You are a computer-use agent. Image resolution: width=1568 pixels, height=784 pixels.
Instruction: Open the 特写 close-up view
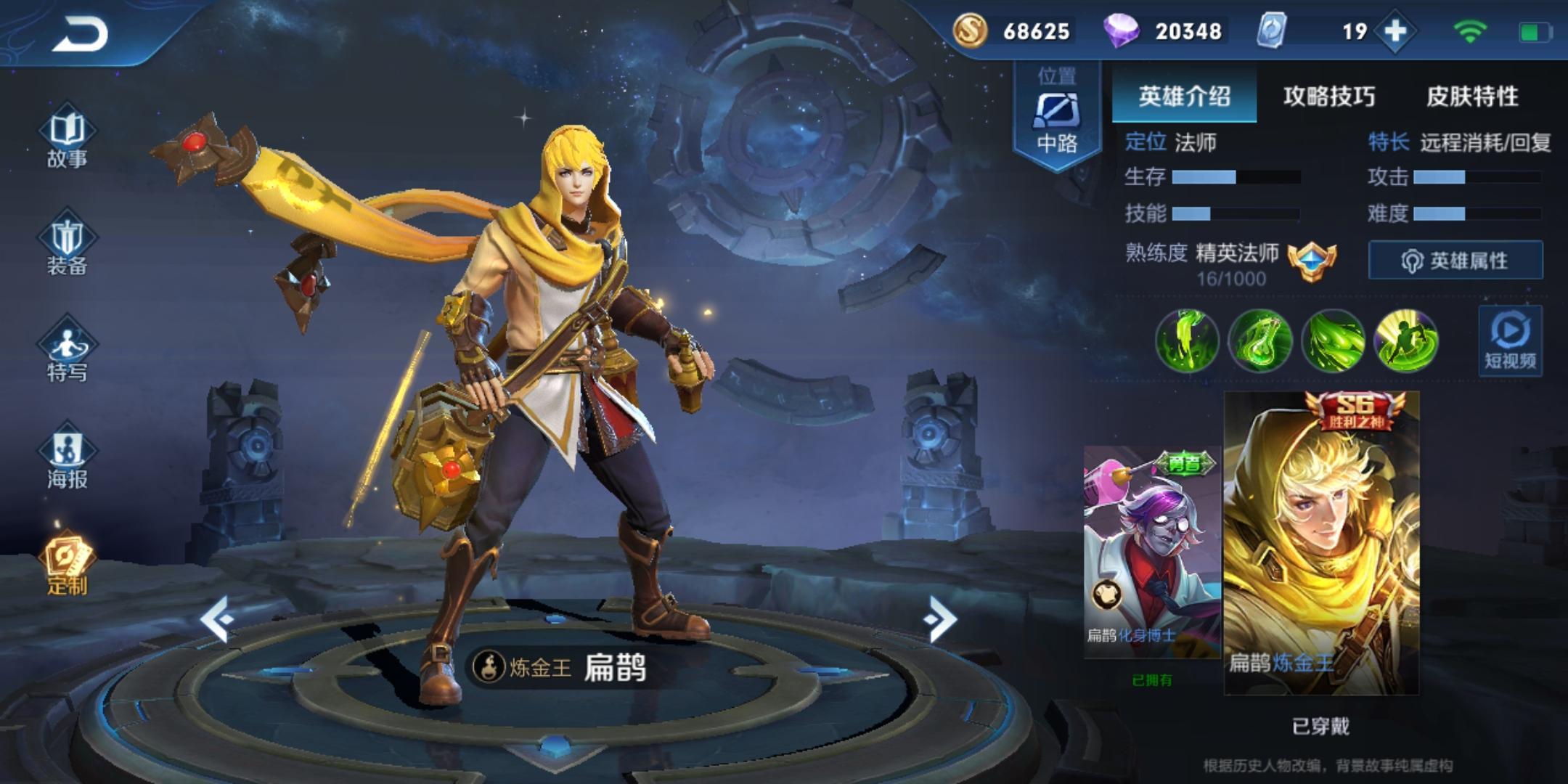67,352
